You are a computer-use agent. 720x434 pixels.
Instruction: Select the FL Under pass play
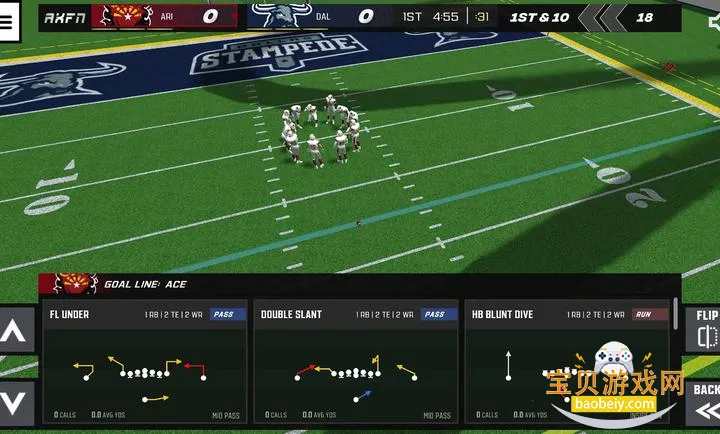coord(144,363)
